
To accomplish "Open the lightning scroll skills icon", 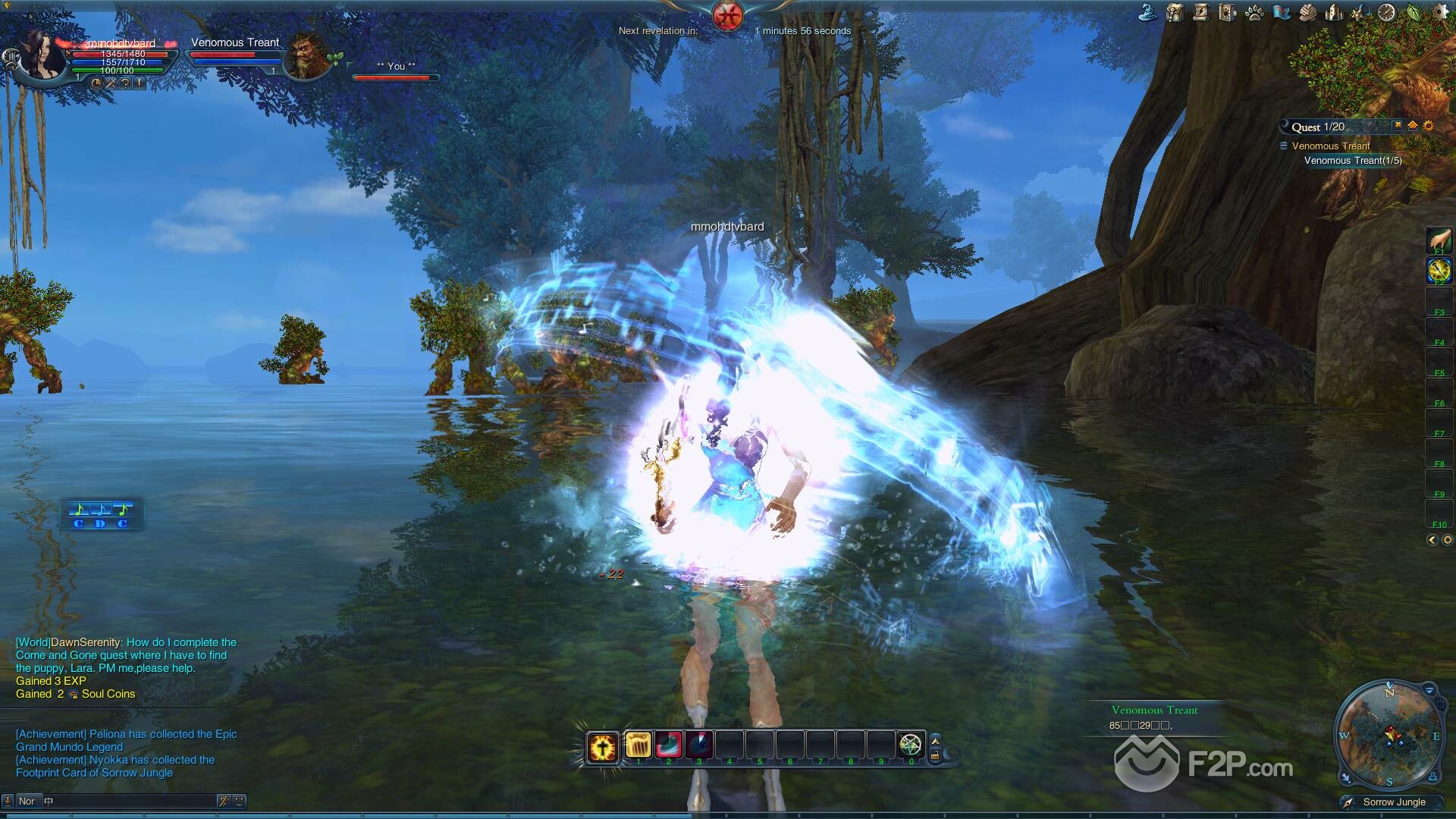I will coord(1200,12).
